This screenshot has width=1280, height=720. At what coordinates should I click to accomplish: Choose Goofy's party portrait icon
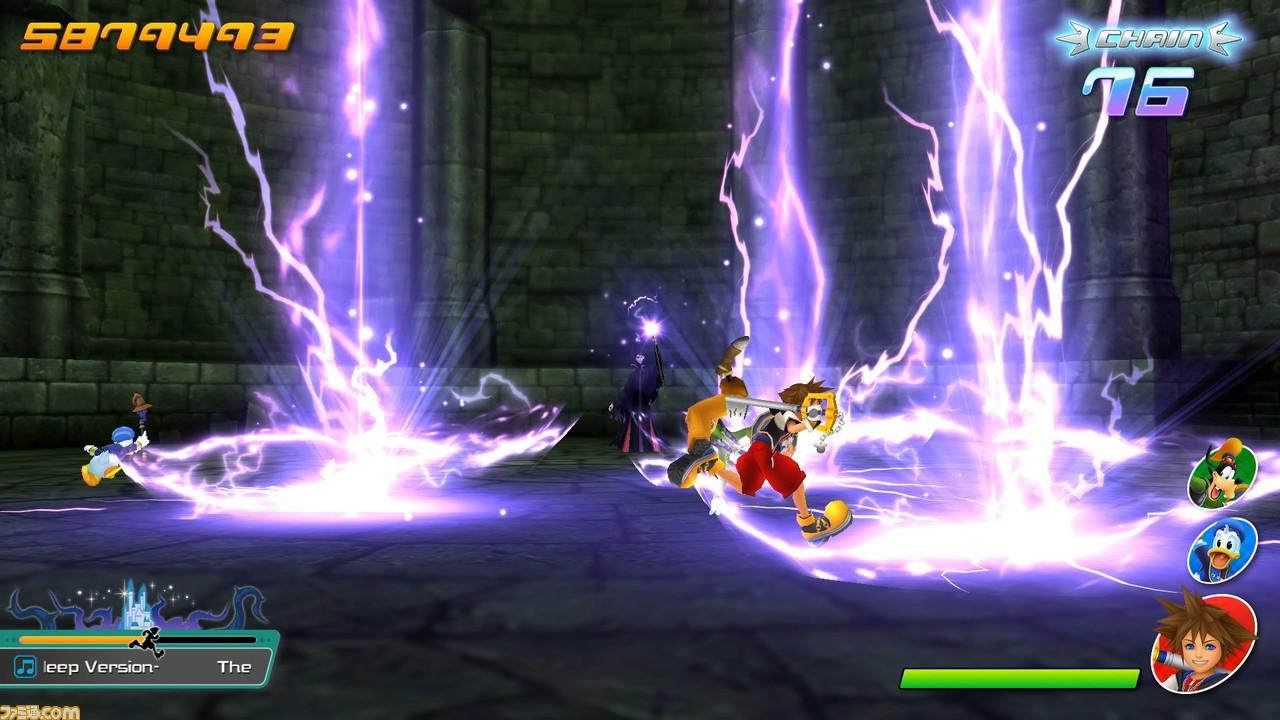coord(1220,476)
